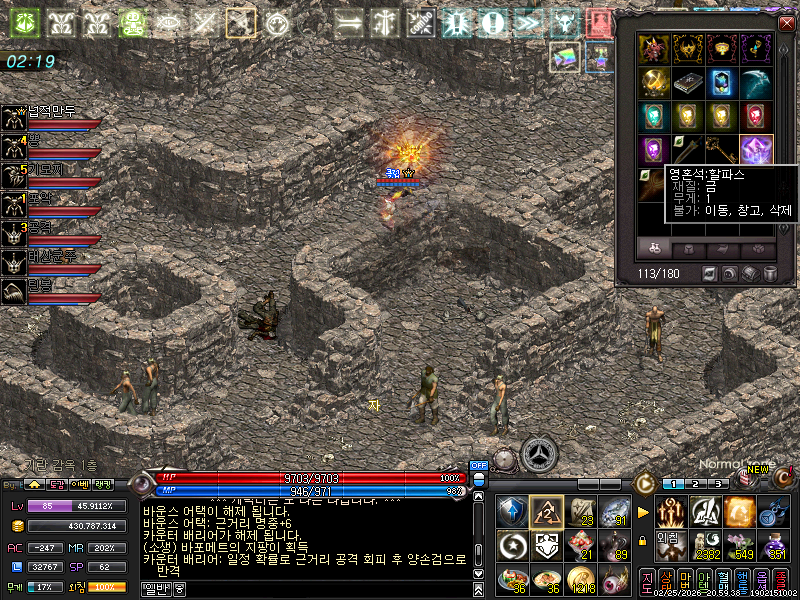Open the treasure chest storage button
This screenshot has width=800, height=600.
pos(751,273)
